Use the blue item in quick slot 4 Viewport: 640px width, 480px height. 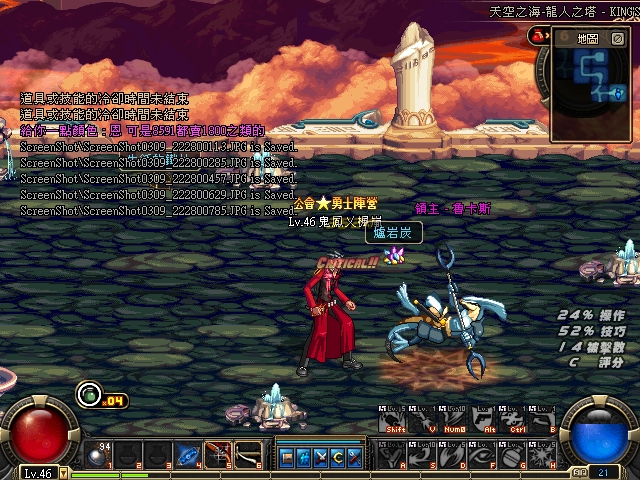pyautogui.click(x=188, y=455)
